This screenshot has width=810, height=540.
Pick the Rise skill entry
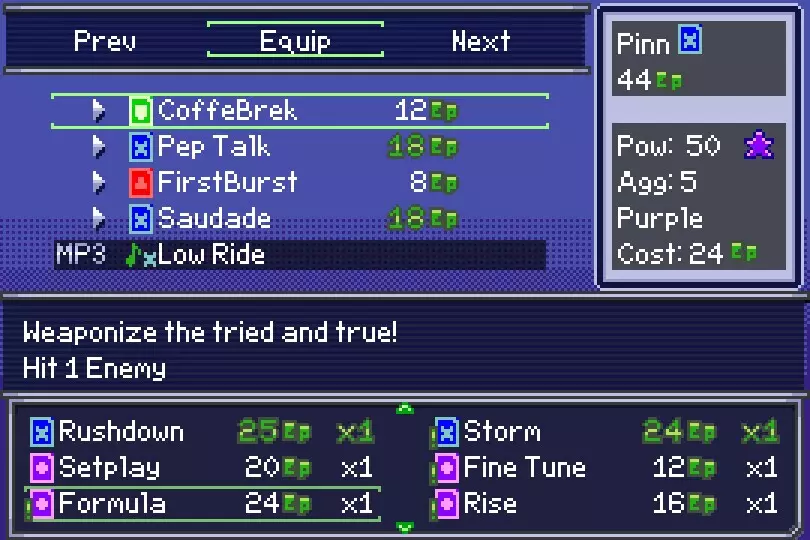(x=605, y=503)
